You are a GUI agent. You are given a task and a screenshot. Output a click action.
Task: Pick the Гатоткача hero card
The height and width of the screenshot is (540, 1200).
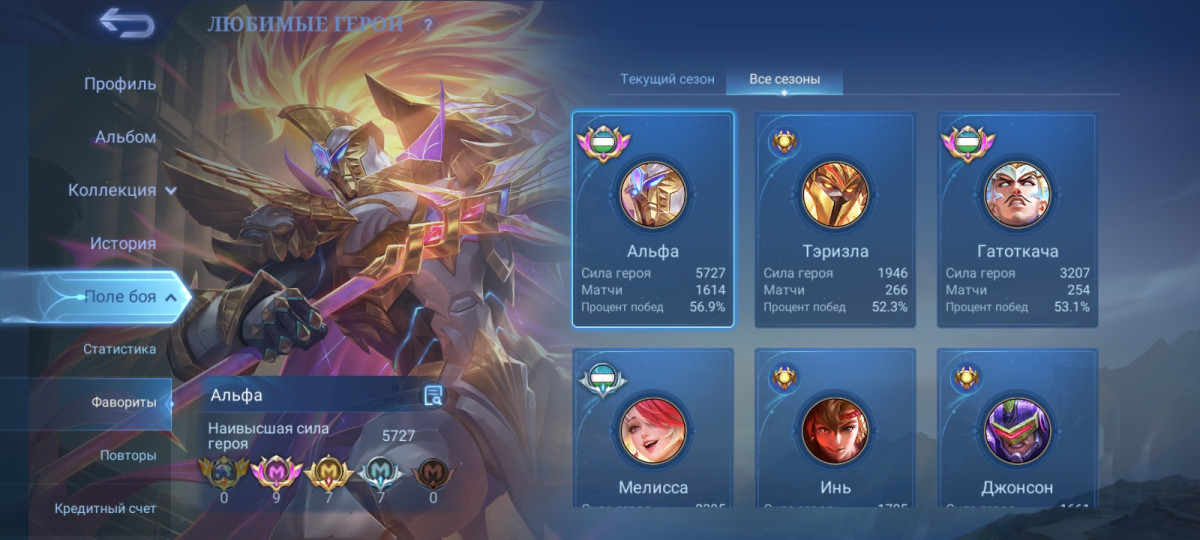pyautogui.click(x=1017, y=219)
